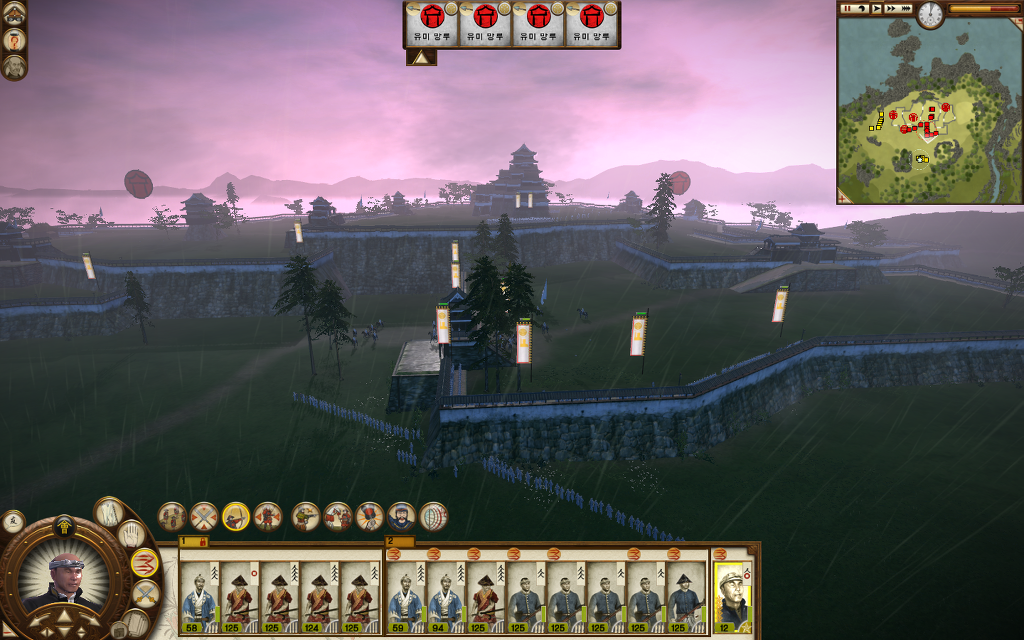Choose the bearded general in blue icon
Image resolution: width=1024 pixels, height=640 pixels.
401,517
